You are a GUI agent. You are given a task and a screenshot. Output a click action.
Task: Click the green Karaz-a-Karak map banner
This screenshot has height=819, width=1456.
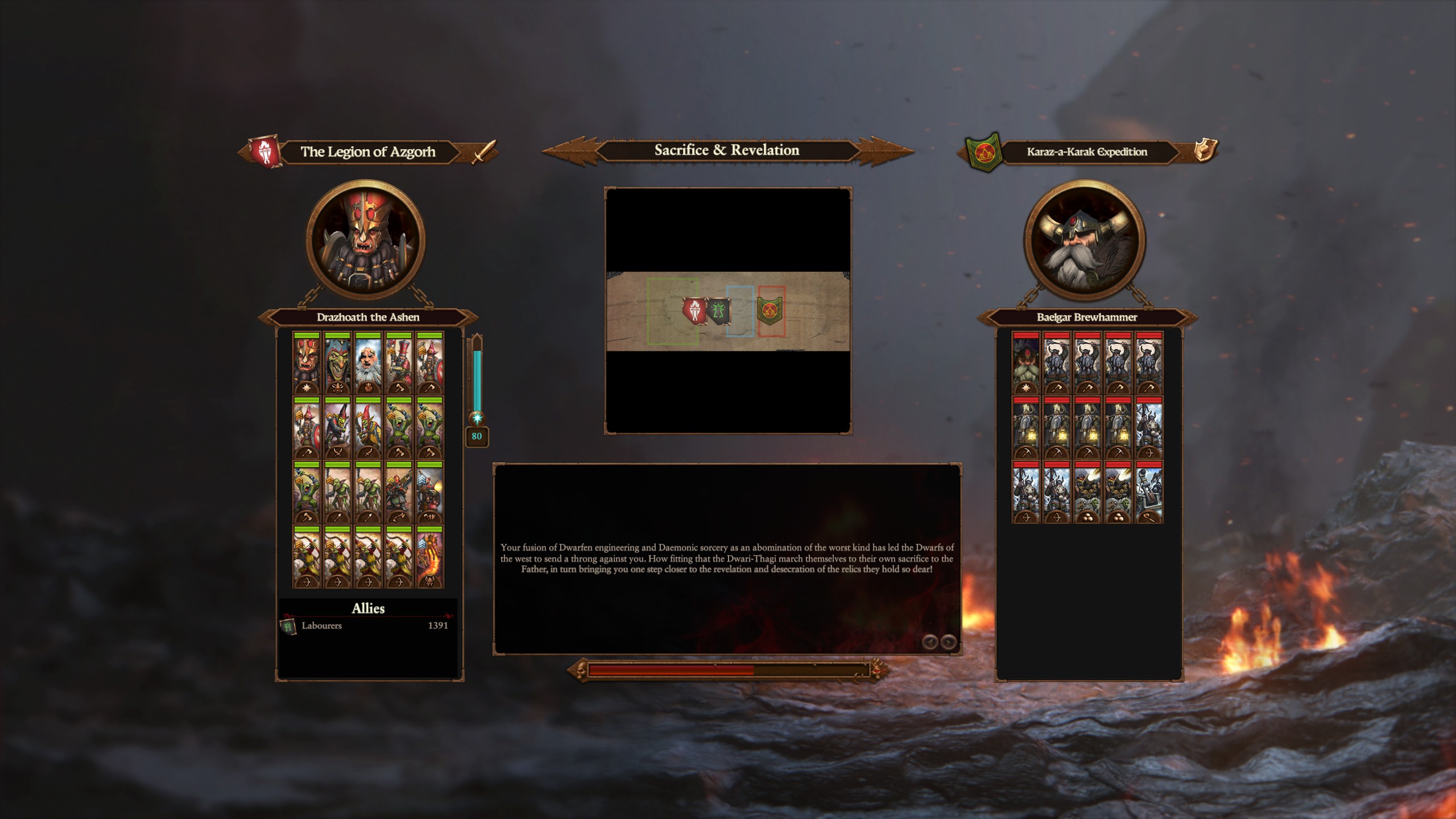(770, 310)
